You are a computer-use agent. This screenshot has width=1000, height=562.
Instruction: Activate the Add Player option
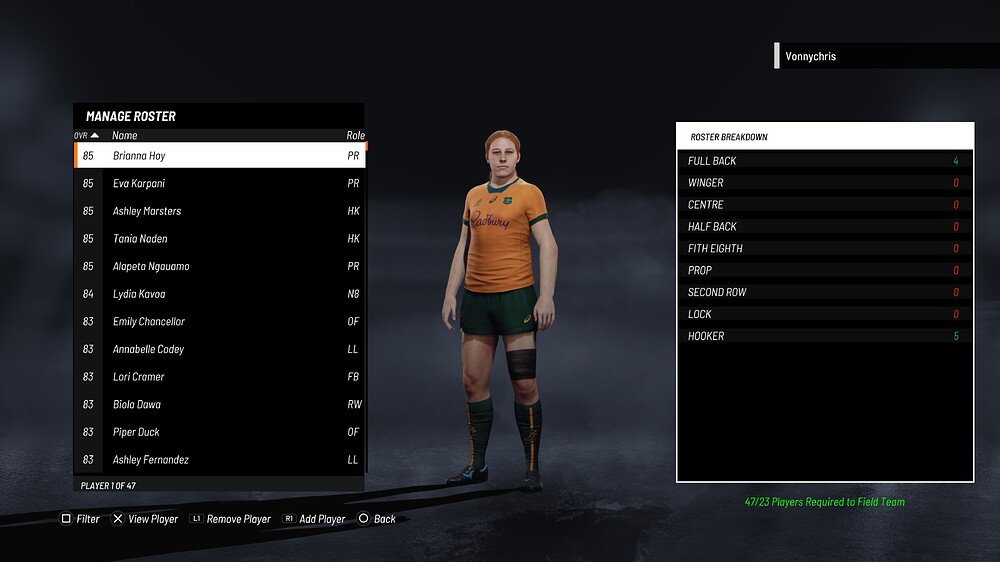[314, 519]
